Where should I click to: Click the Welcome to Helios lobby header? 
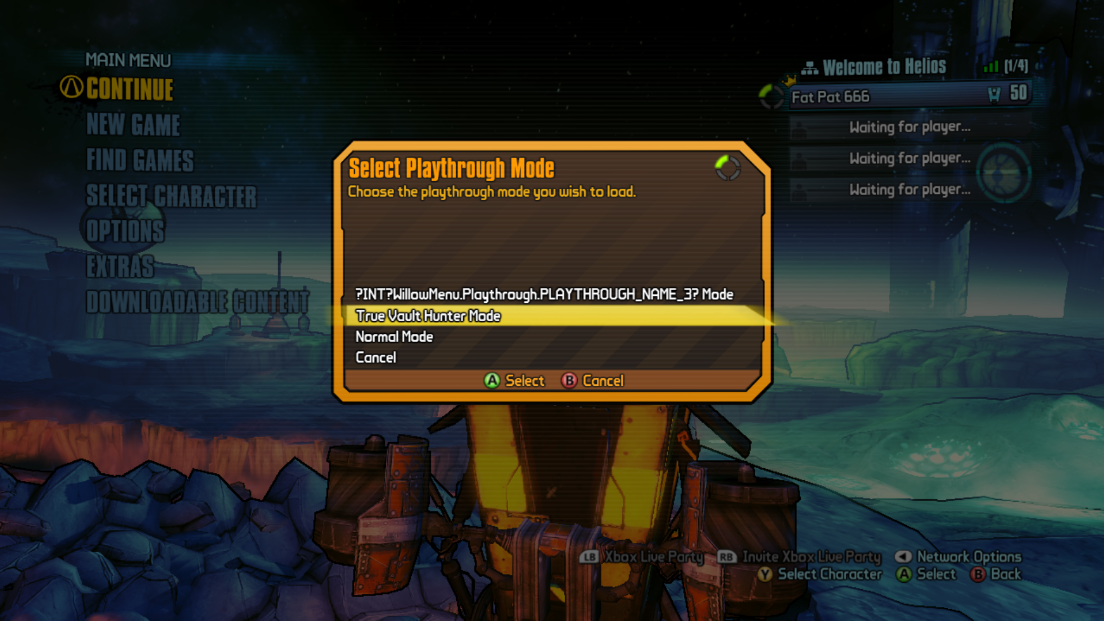(884, 67)
